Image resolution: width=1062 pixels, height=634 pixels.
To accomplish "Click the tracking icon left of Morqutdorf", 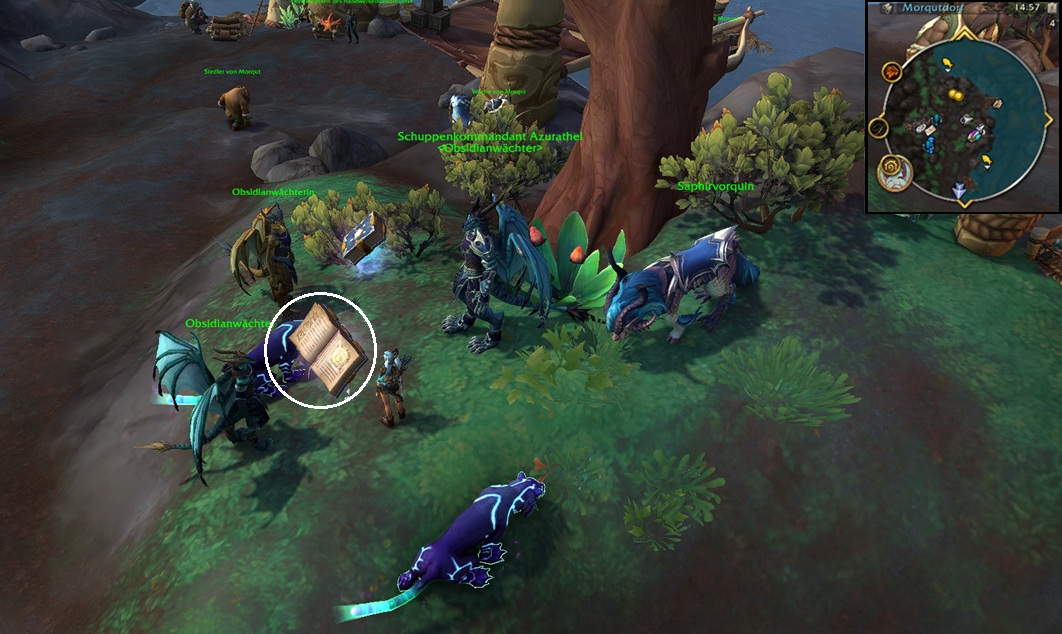I will tap(886, 8).
